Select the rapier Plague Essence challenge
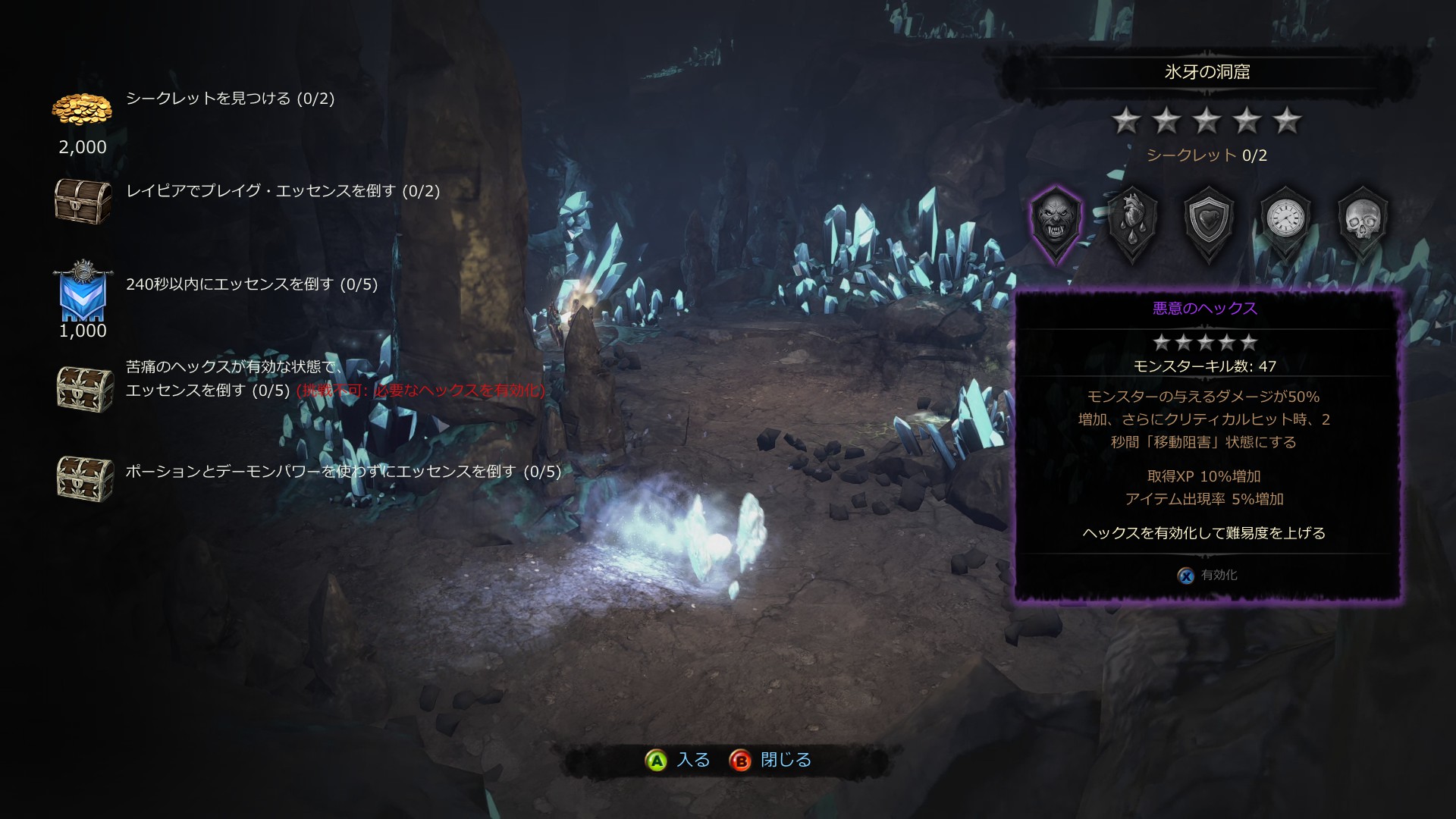The height and width of the screenshot is (819, 1456). [282, 191]
